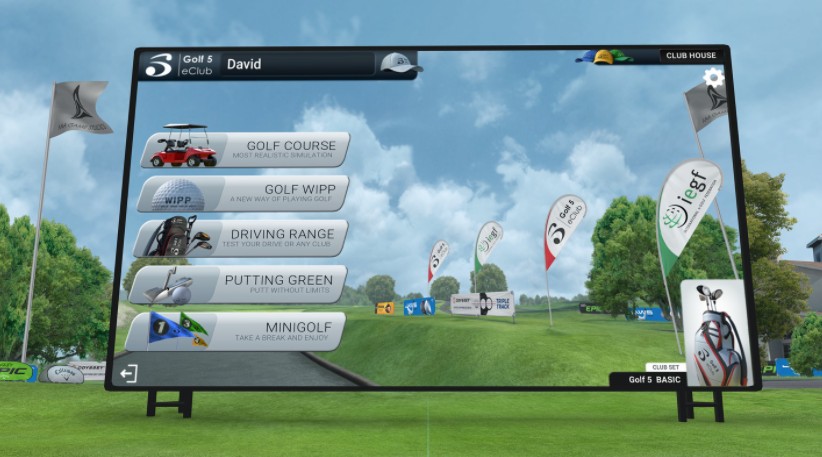Open the Club House
The height and width of the screenshot is (457, 822).
691,56
